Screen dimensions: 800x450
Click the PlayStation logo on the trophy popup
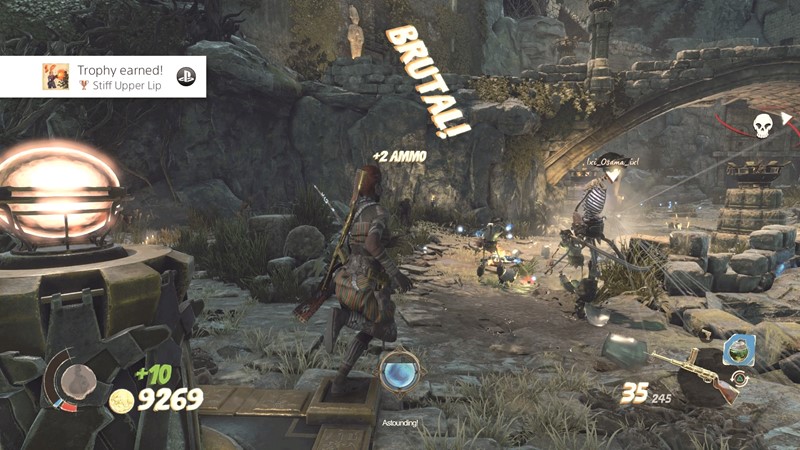coord(185,76)
